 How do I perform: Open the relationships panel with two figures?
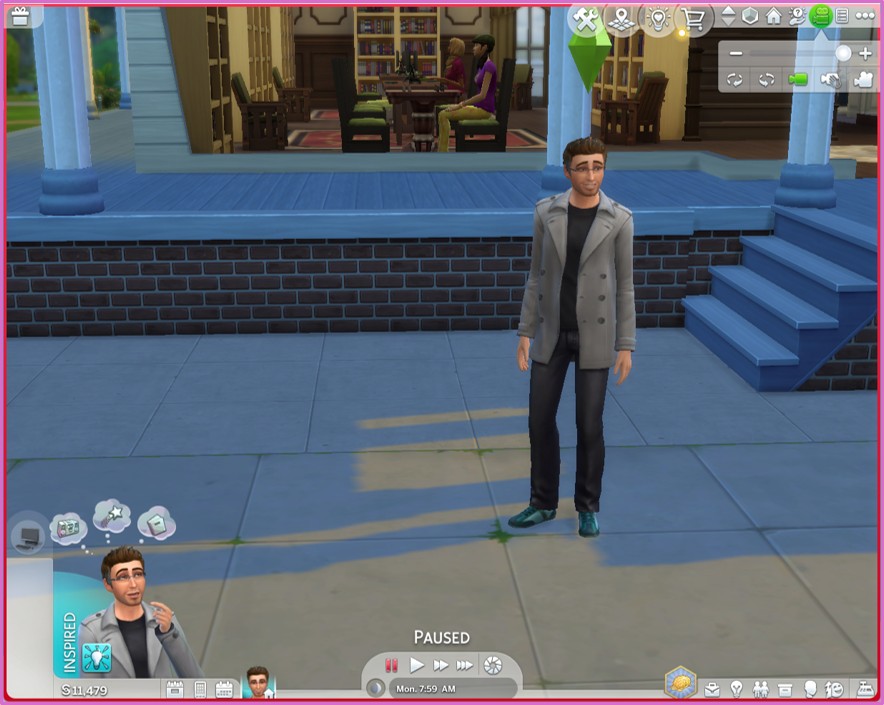tap(762, 689)
